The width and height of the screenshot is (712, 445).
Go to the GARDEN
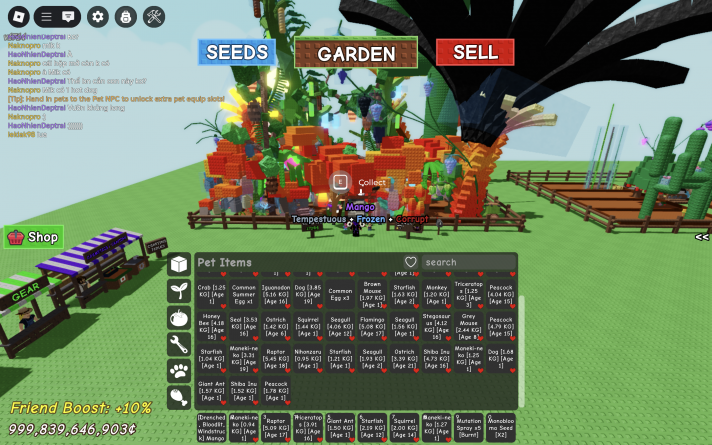point(356,54)
